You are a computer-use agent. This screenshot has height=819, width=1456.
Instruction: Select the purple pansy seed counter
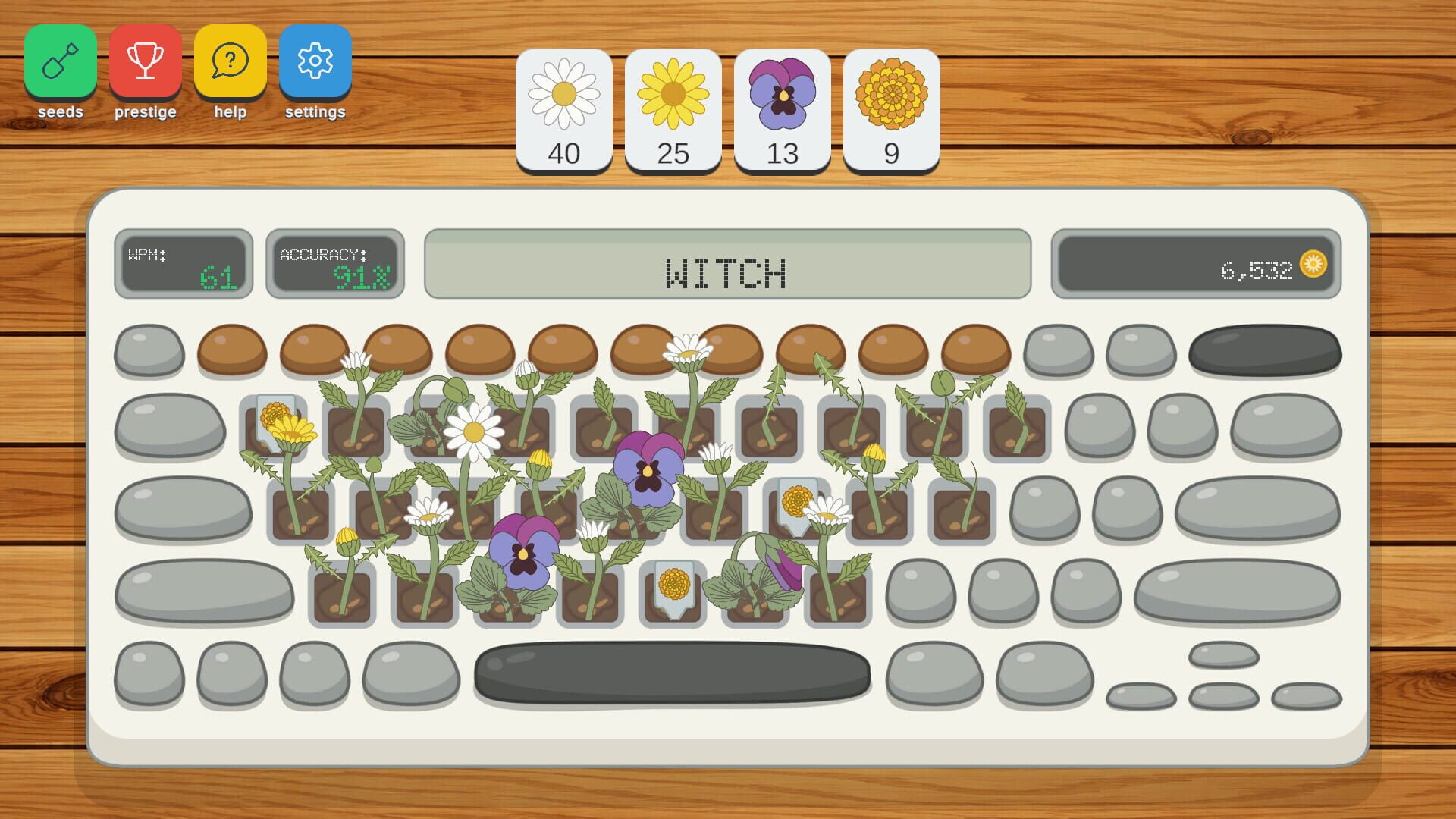782,106
